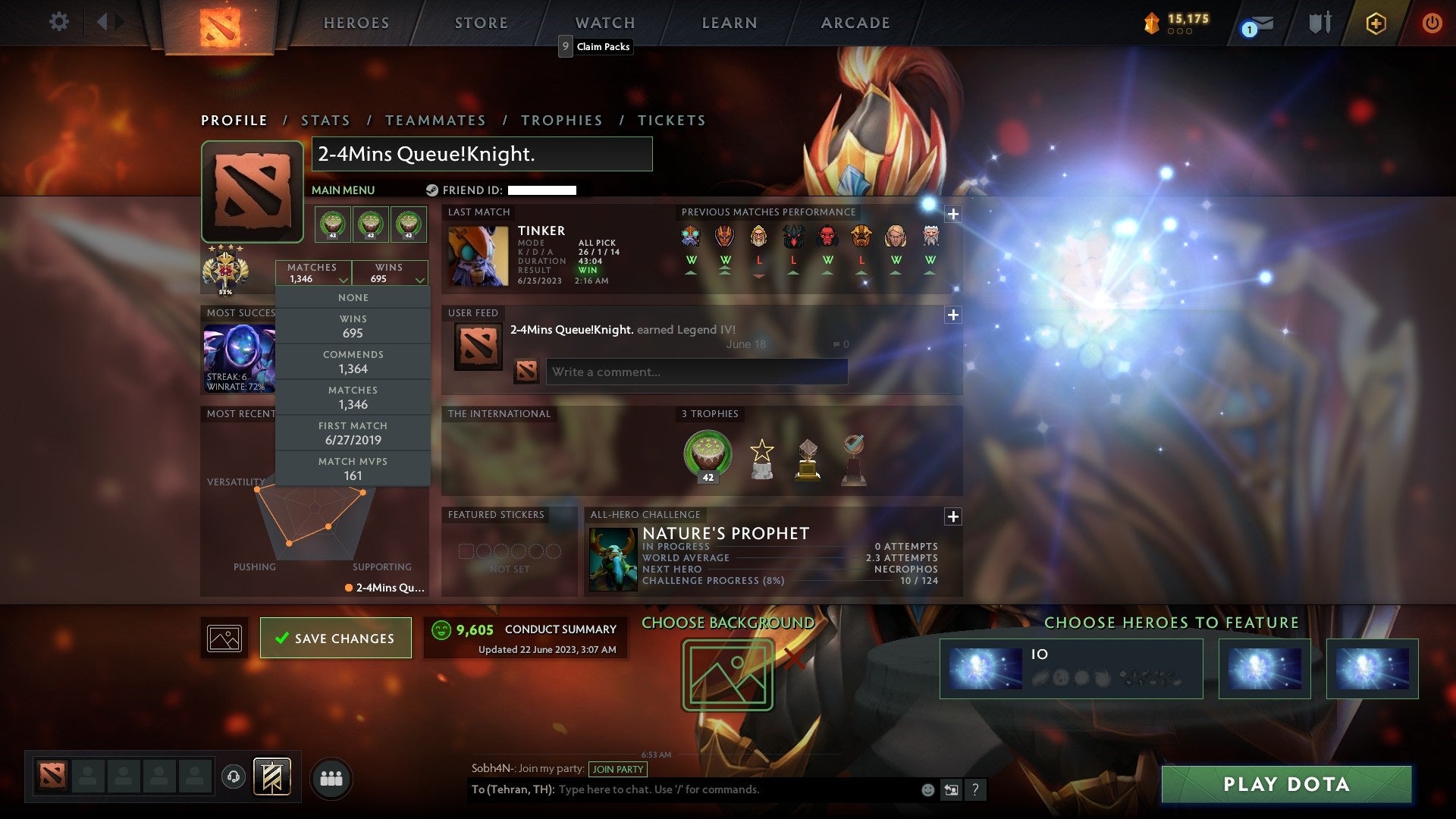Click the guild banner icon
1456x819 pixels.
click(273, 777)
